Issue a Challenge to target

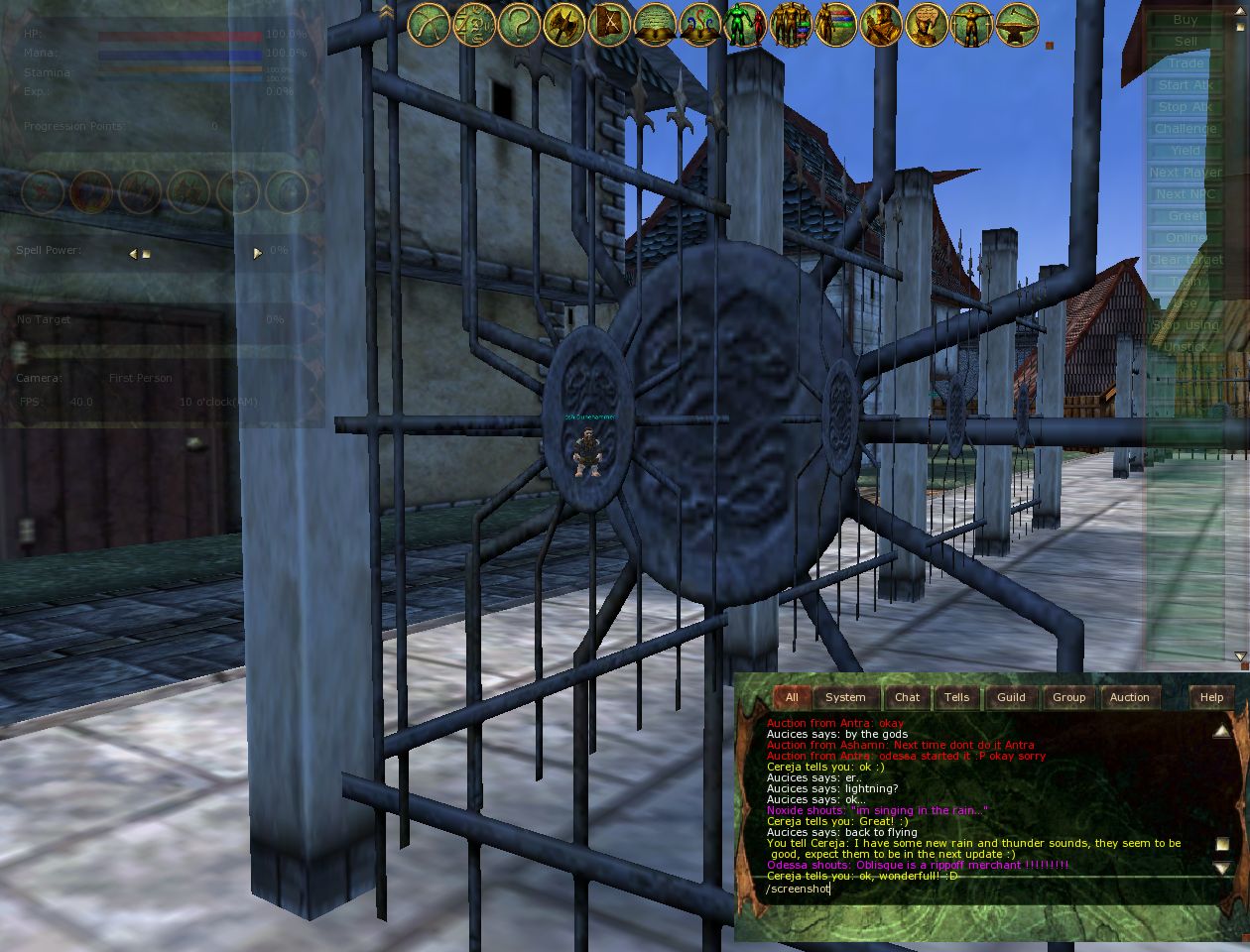(x=1186, y=129)
